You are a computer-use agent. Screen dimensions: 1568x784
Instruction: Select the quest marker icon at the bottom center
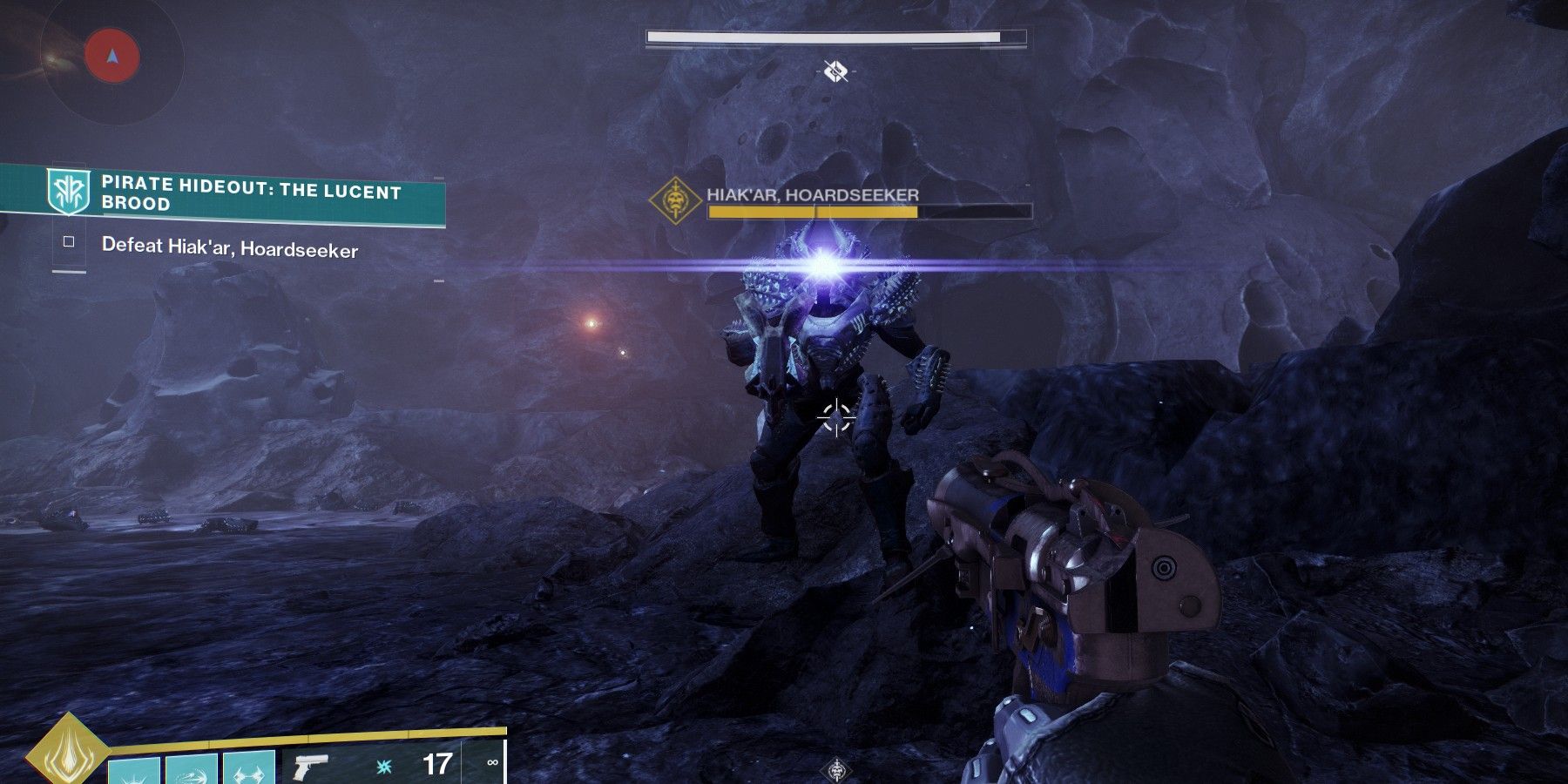tap(836, 769)
